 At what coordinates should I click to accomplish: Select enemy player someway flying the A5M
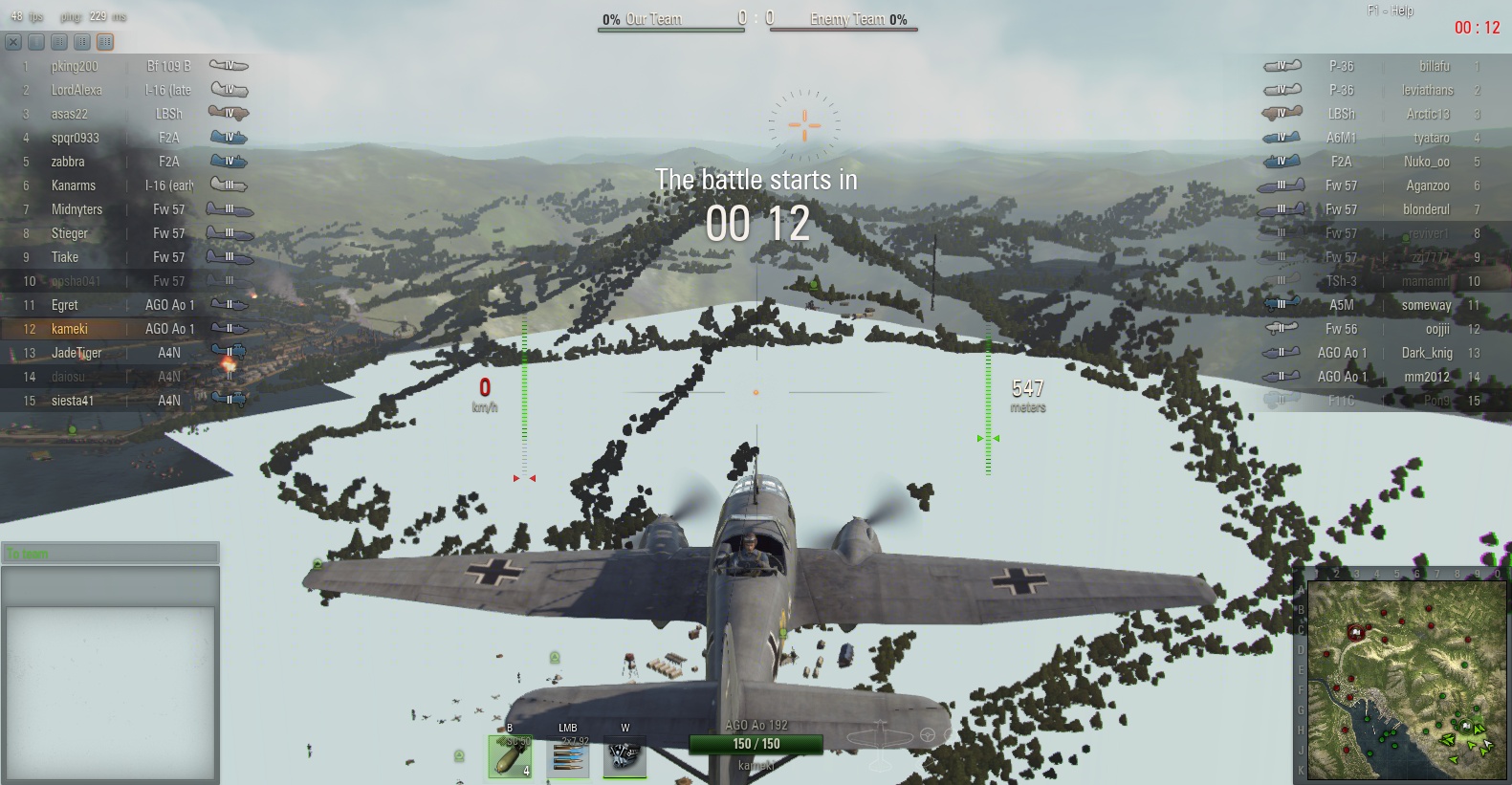coord(1426,305)
